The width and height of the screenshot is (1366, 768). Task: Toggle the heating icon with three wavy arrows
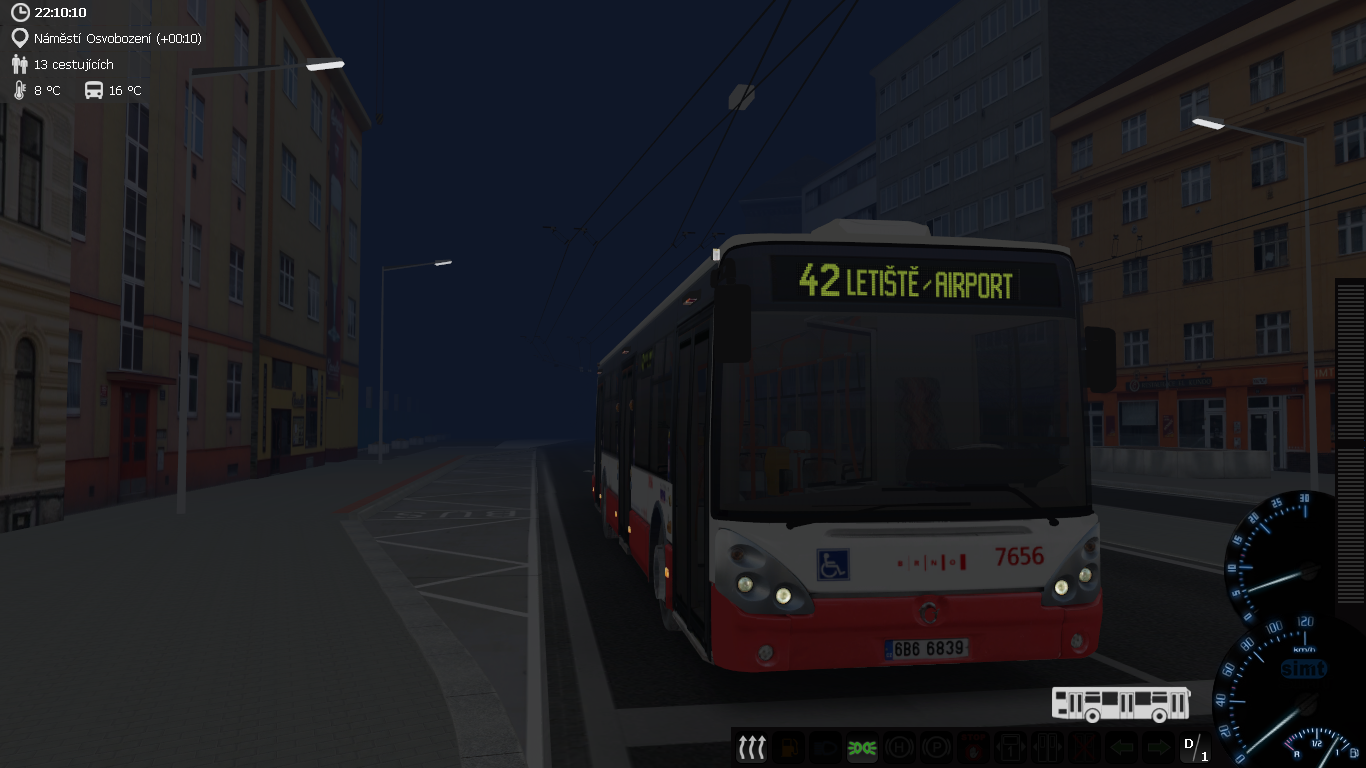(x=751, y=747)
